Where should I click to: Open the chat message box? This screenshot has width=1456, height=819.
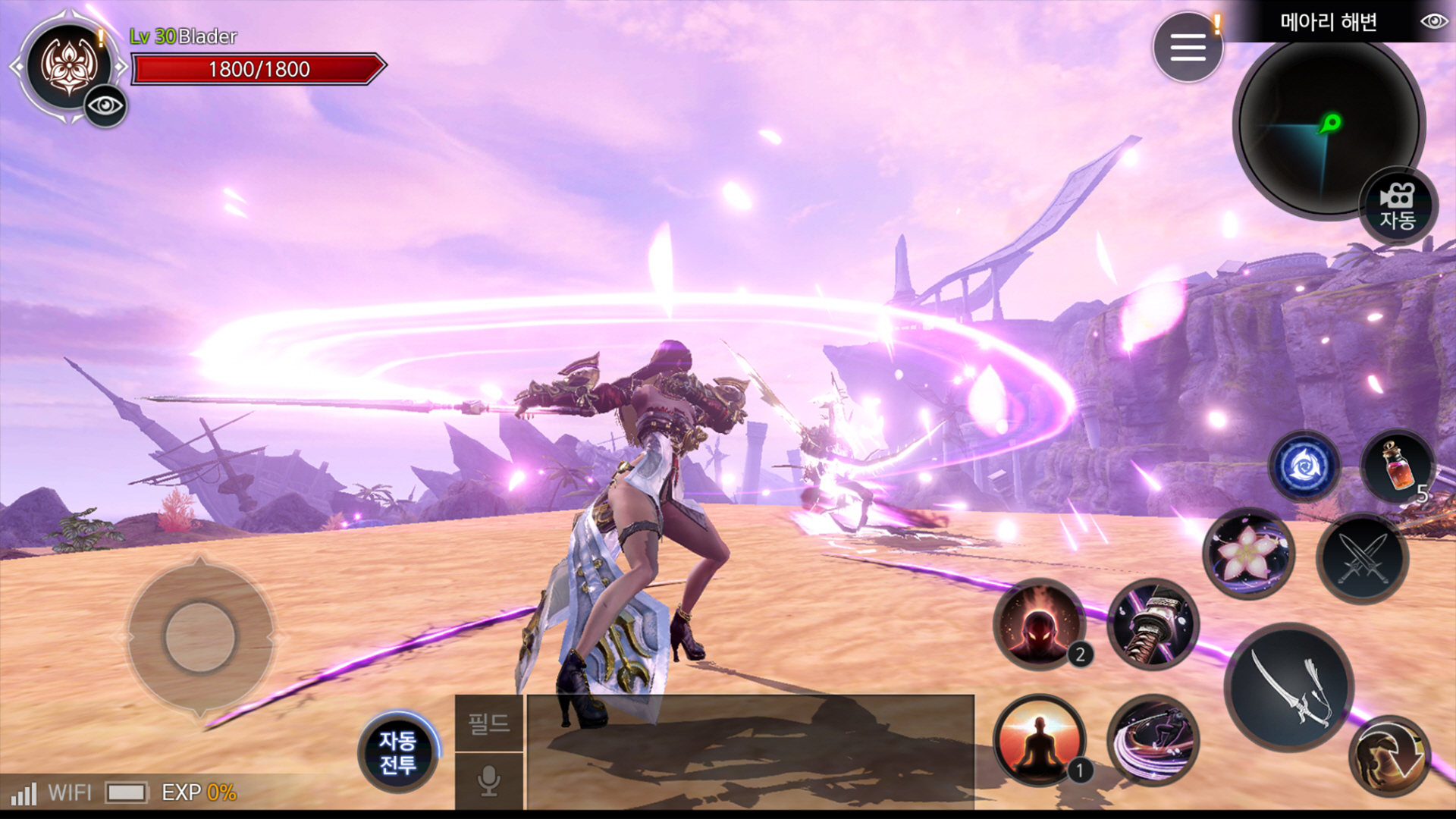coord(749,751)
